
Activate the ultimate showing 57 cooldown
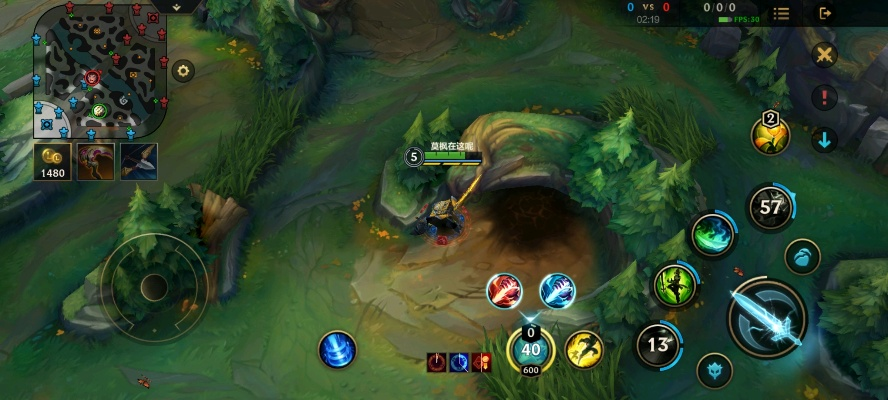[770, 208]
